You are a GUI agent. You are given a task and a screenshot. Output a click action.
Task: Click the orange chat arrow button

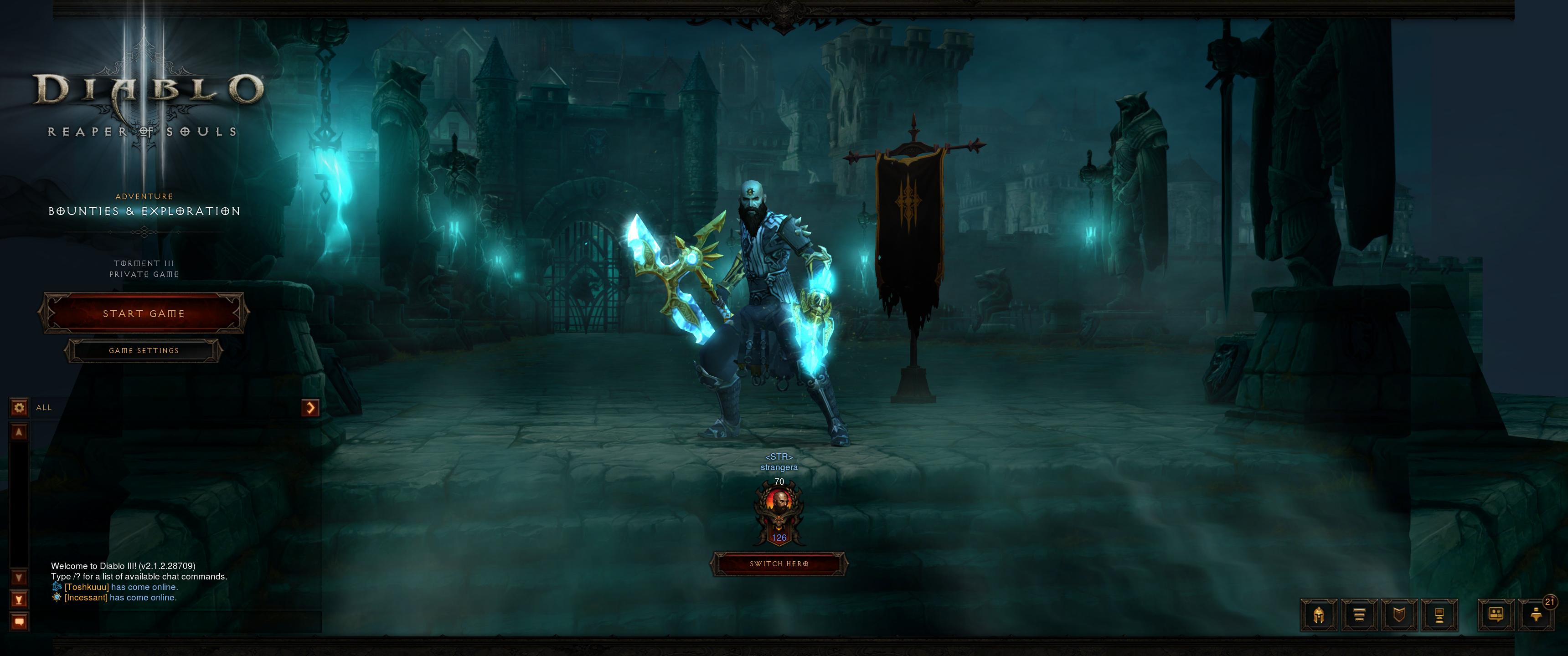[x=310, y=407]
